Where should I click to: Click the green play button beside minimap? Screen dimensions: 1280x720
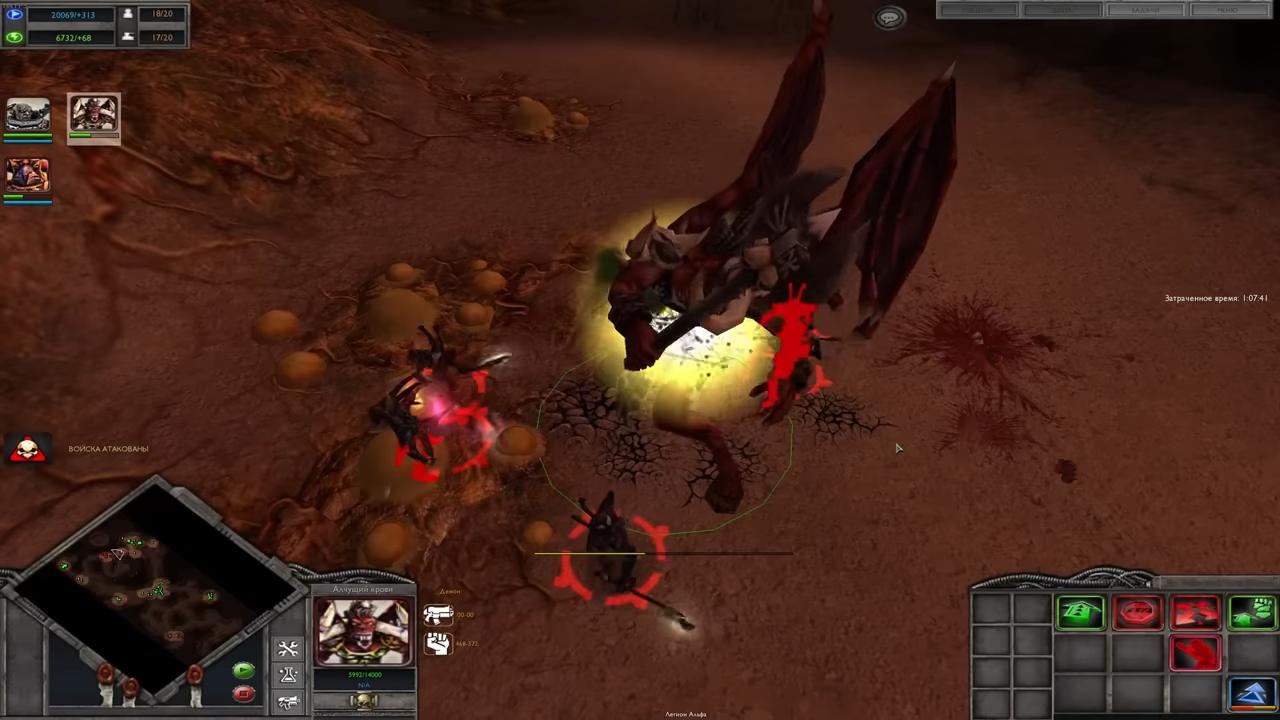tap(243, 670)
